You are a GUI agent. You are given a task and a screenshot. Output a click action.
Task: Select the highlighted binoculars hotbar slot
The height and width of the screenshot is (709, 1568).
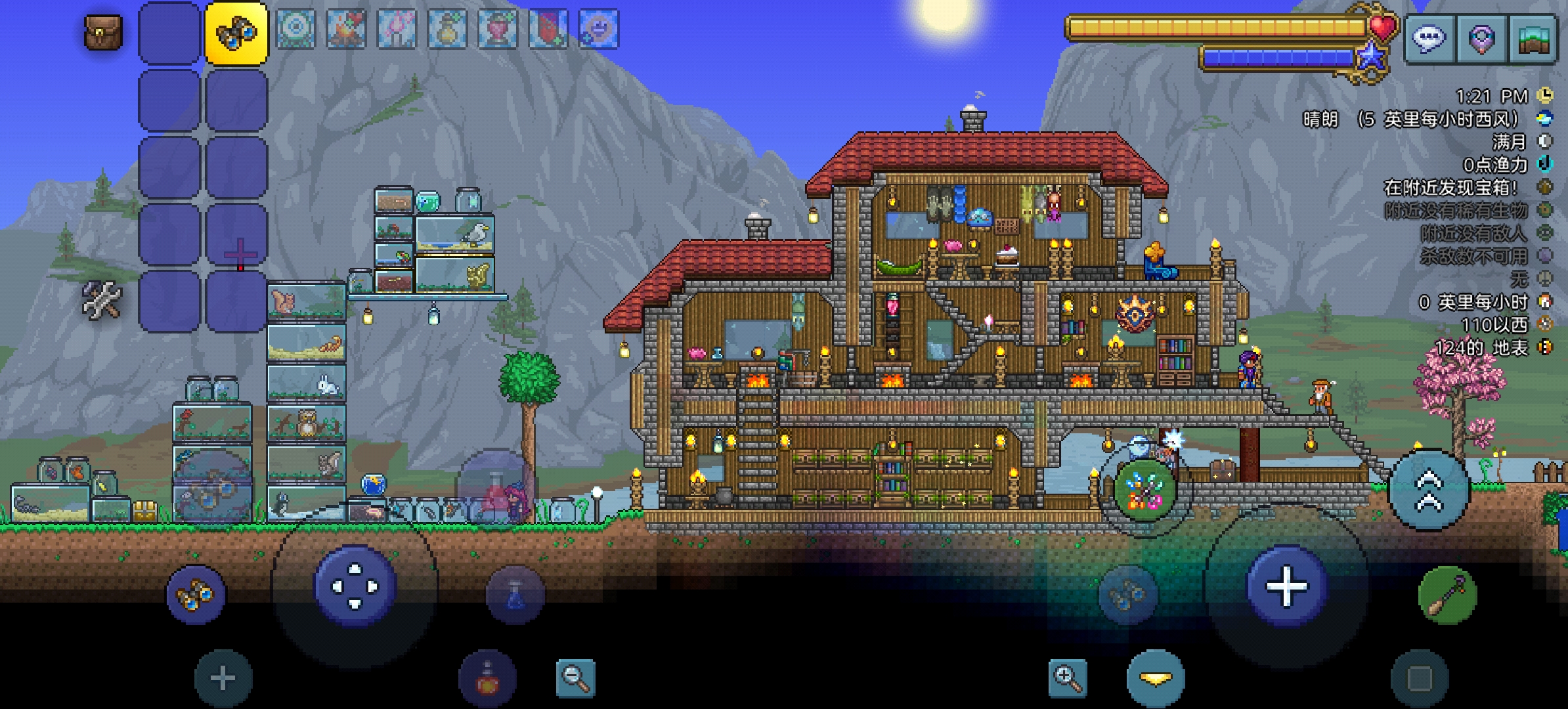[236, 33]
